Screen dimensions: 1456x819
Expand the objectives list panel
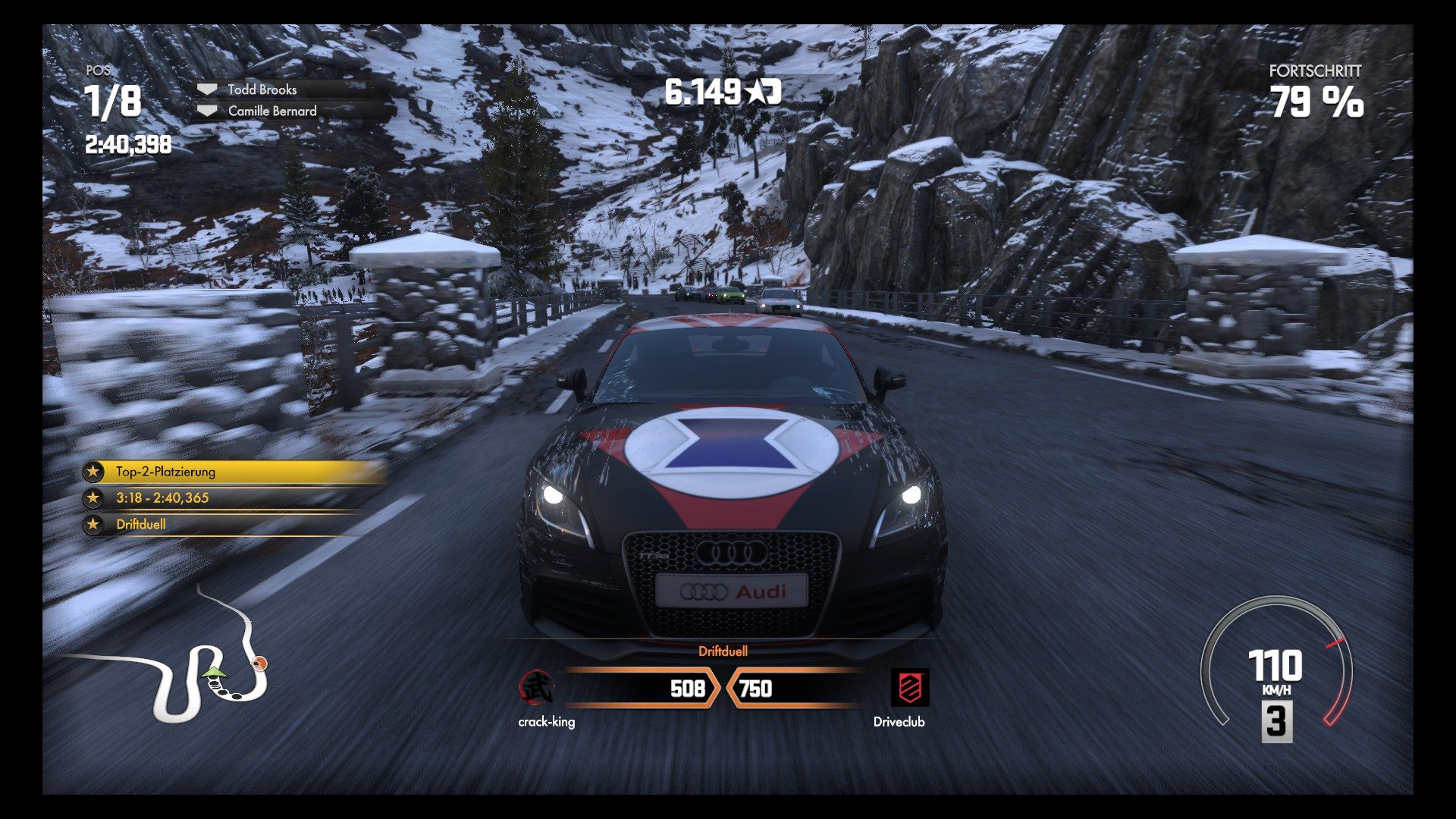click(220, 497)
